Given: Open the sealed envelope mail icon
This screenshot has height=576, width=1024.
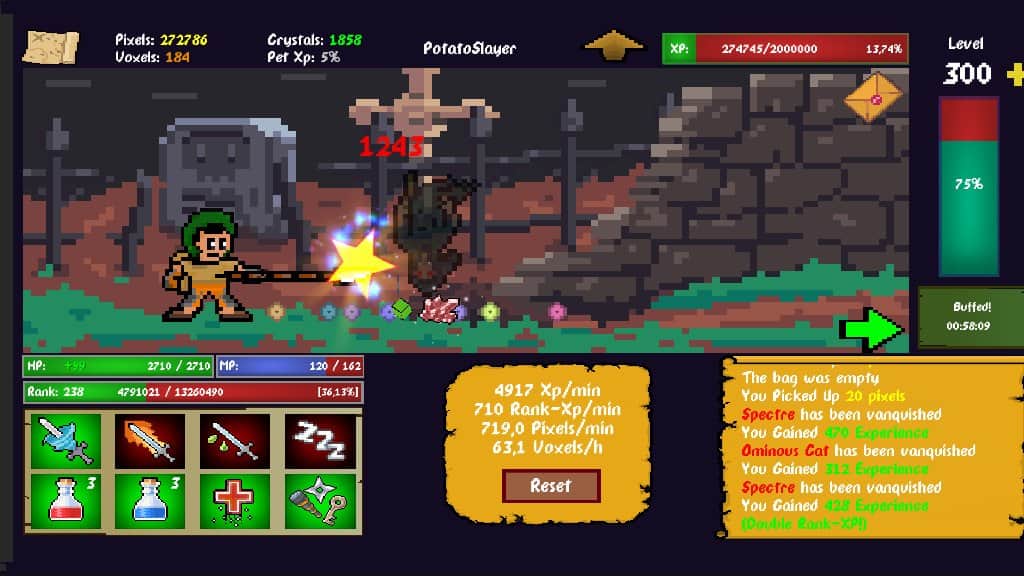Looking at the screenshot, I should (872, 98).
